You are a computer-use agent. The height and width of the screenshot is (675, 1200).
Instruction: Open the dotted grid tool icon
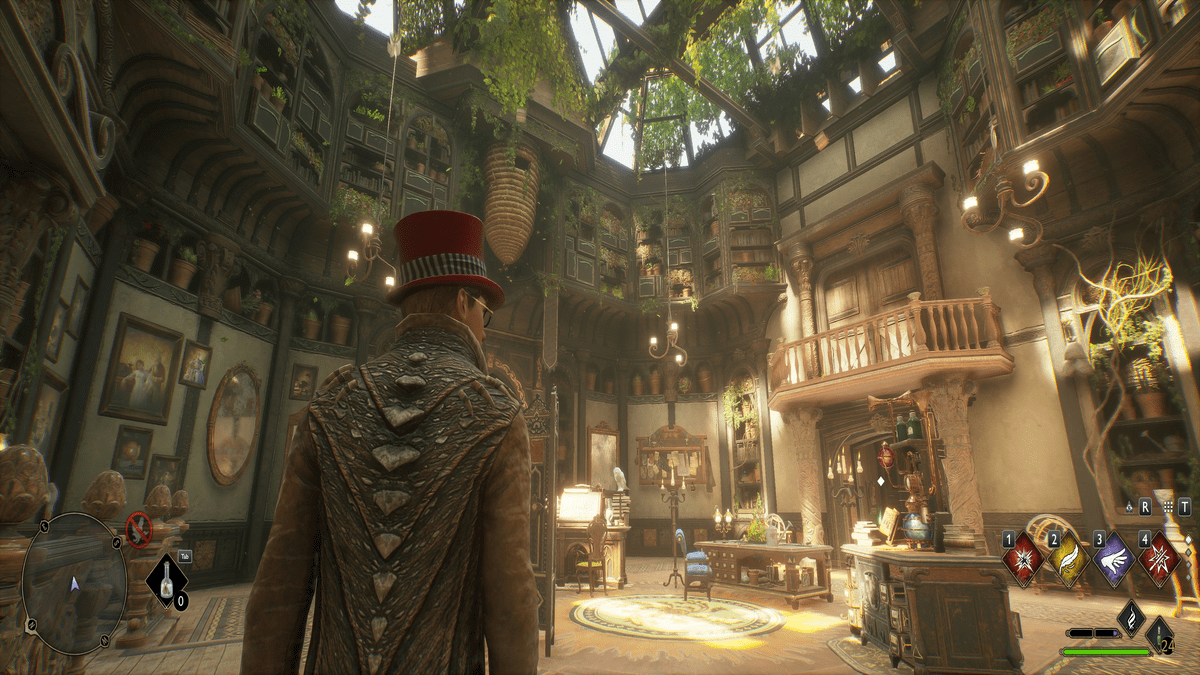(x=1167, y=508)
